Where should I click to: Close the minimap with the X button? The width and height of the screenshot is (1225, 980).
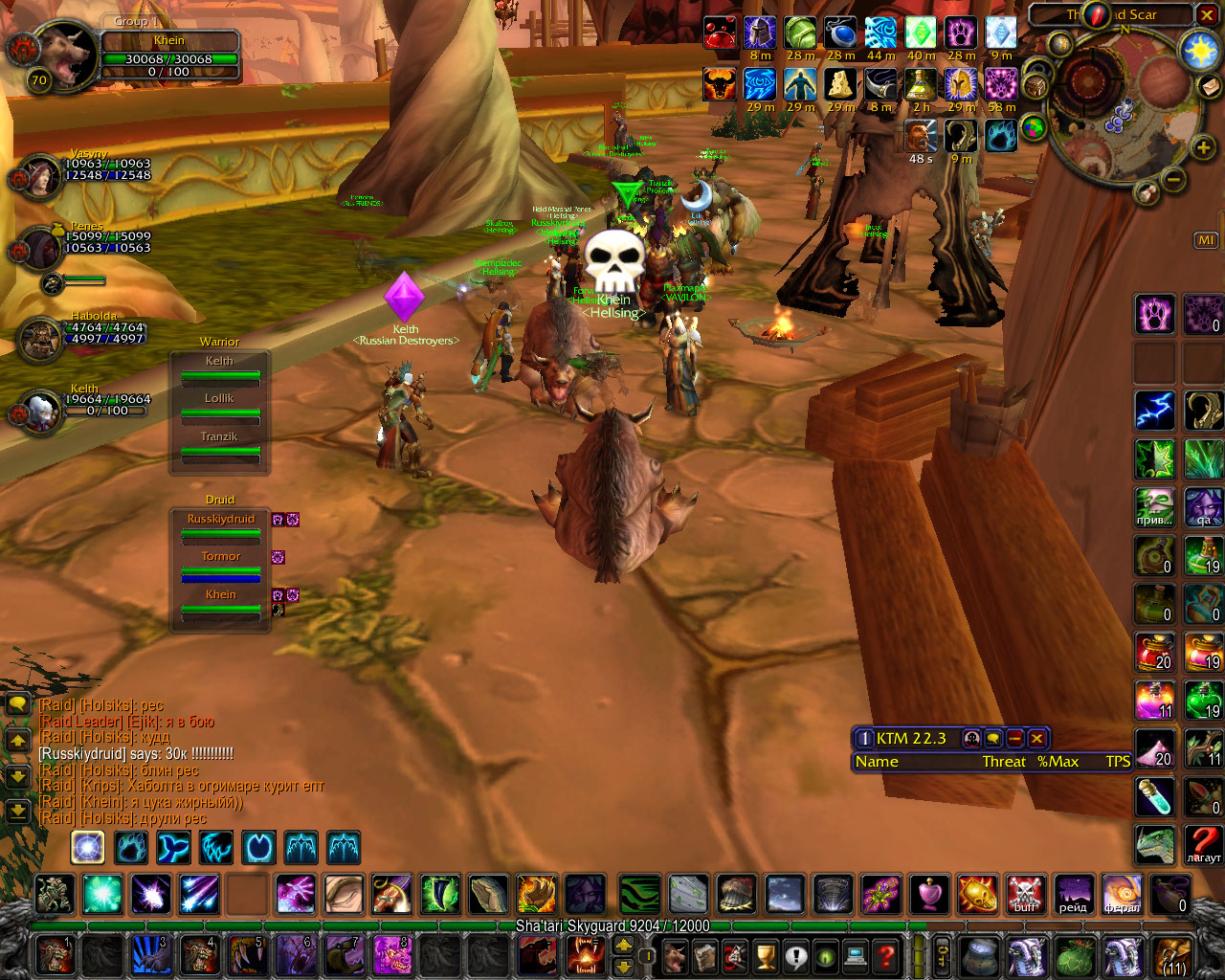point(1206,14)
